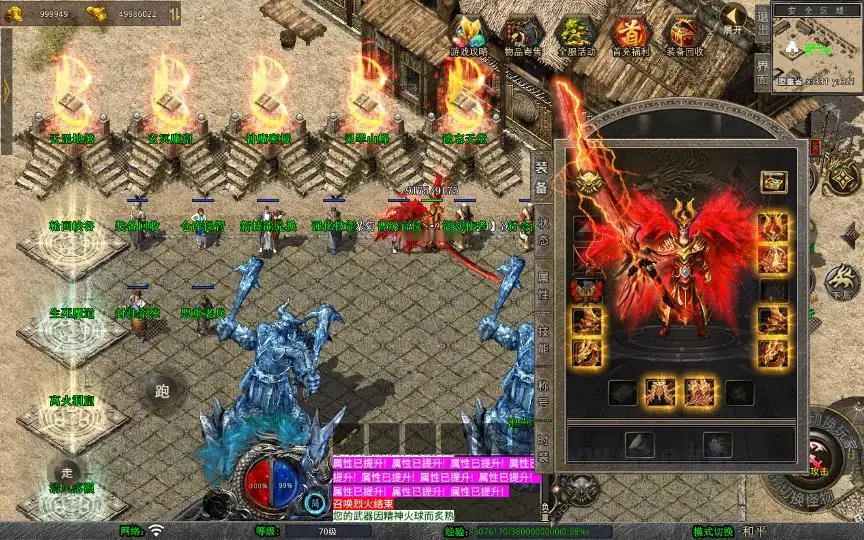This screenshot has width=864, height=540.
Task: Click the 模式切换 mode switch button
Action: [713, 531]
